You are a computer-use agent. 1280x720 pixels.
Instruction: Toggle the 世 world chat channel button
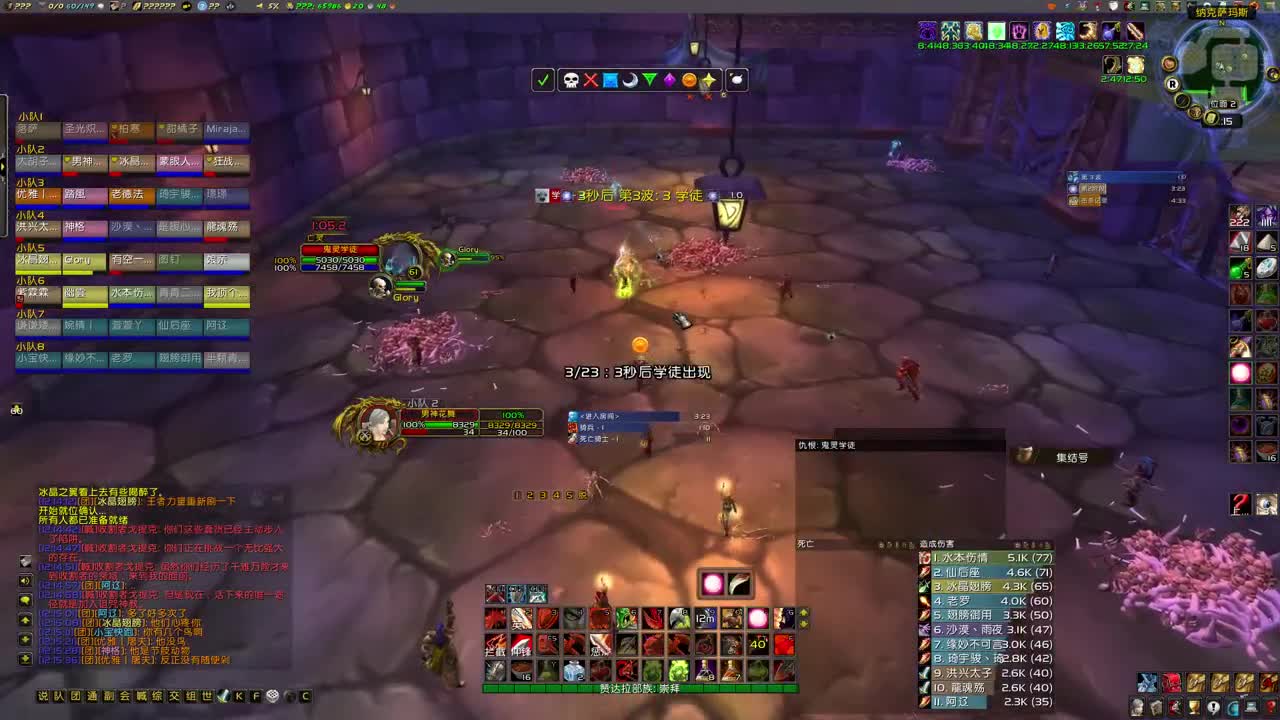pos(207,696)
